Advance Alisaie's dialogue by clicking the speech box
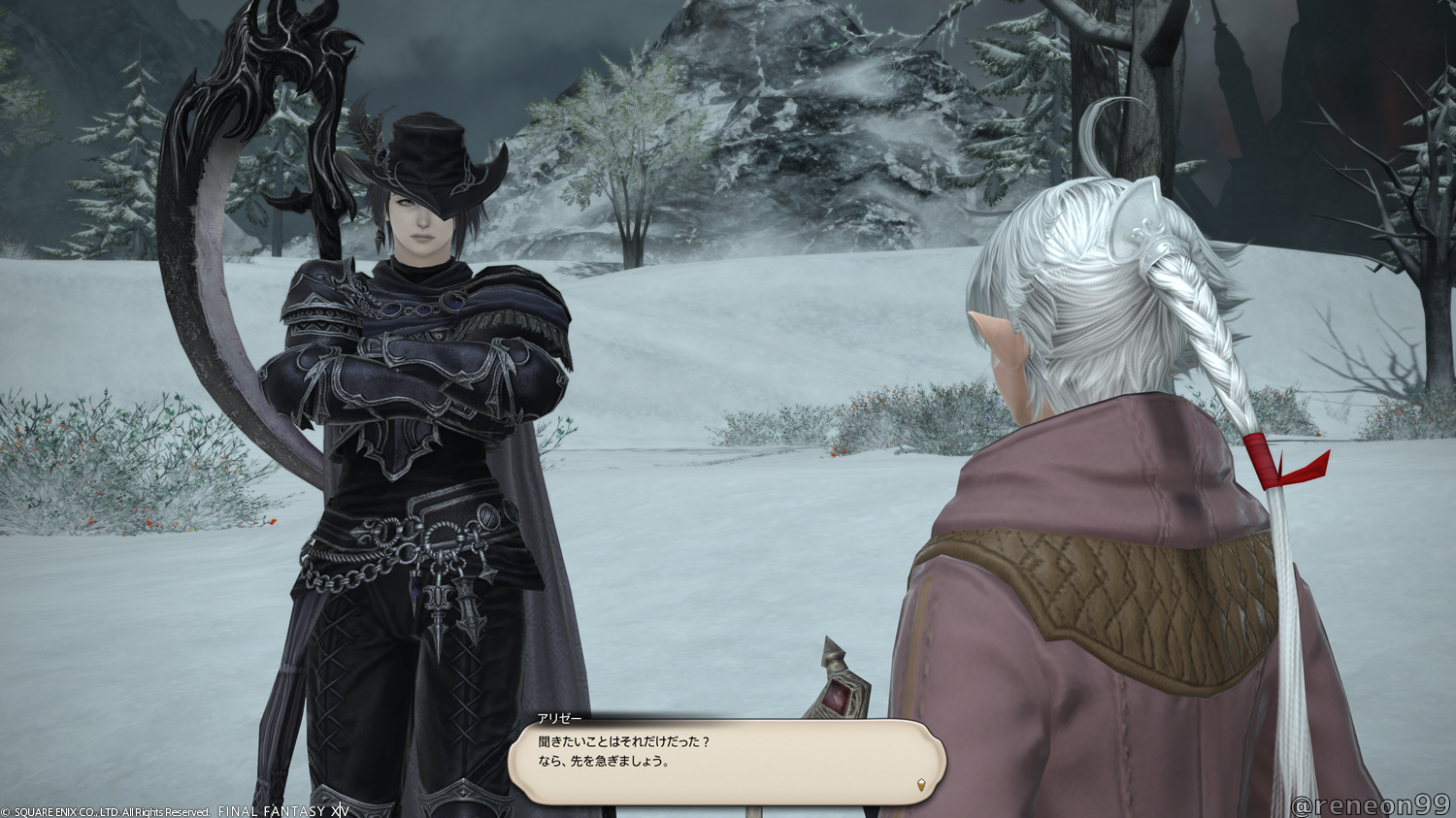The image size is (1456, 818). coord(726,761)
